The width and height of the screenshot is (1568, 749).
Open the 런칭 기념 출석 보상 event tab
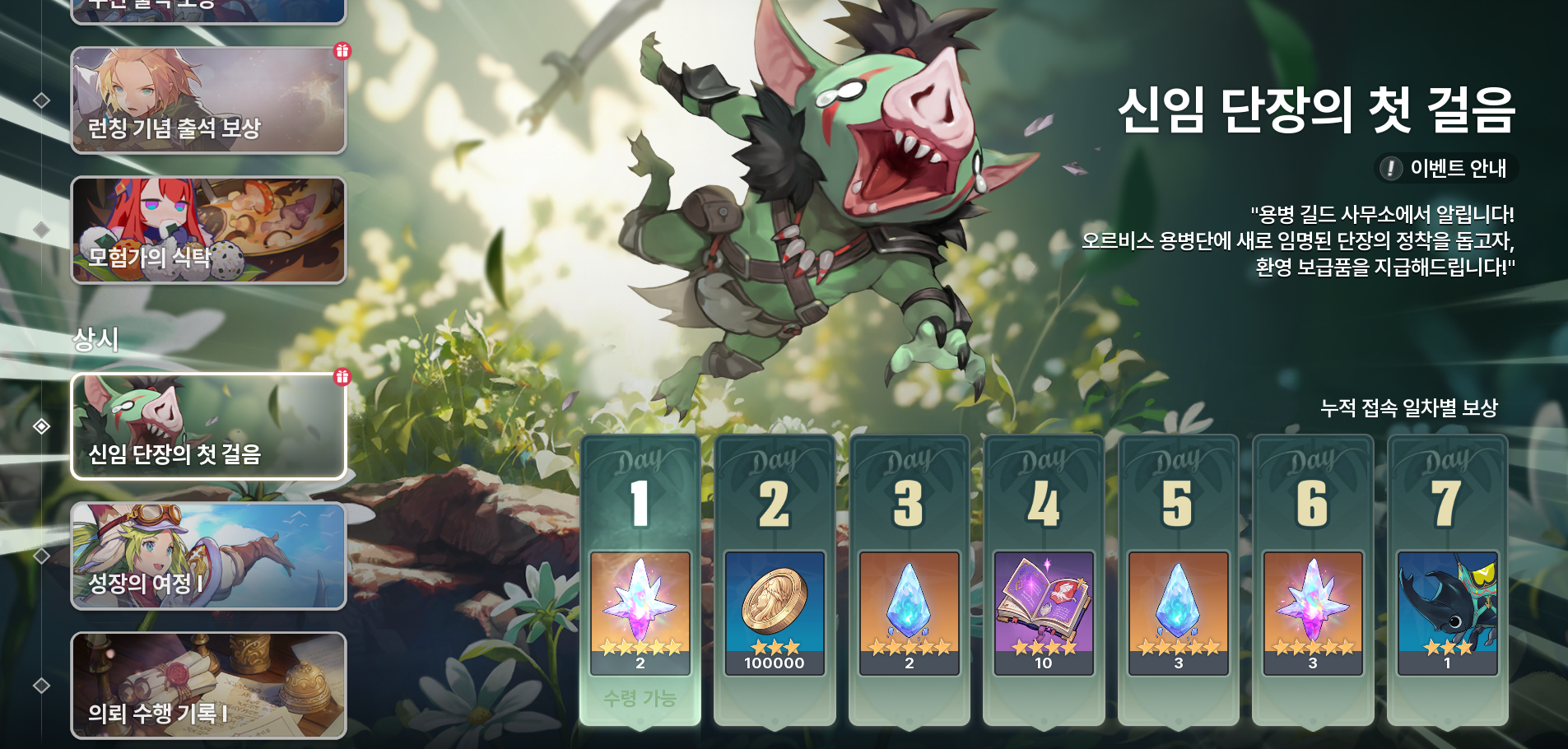208,100
